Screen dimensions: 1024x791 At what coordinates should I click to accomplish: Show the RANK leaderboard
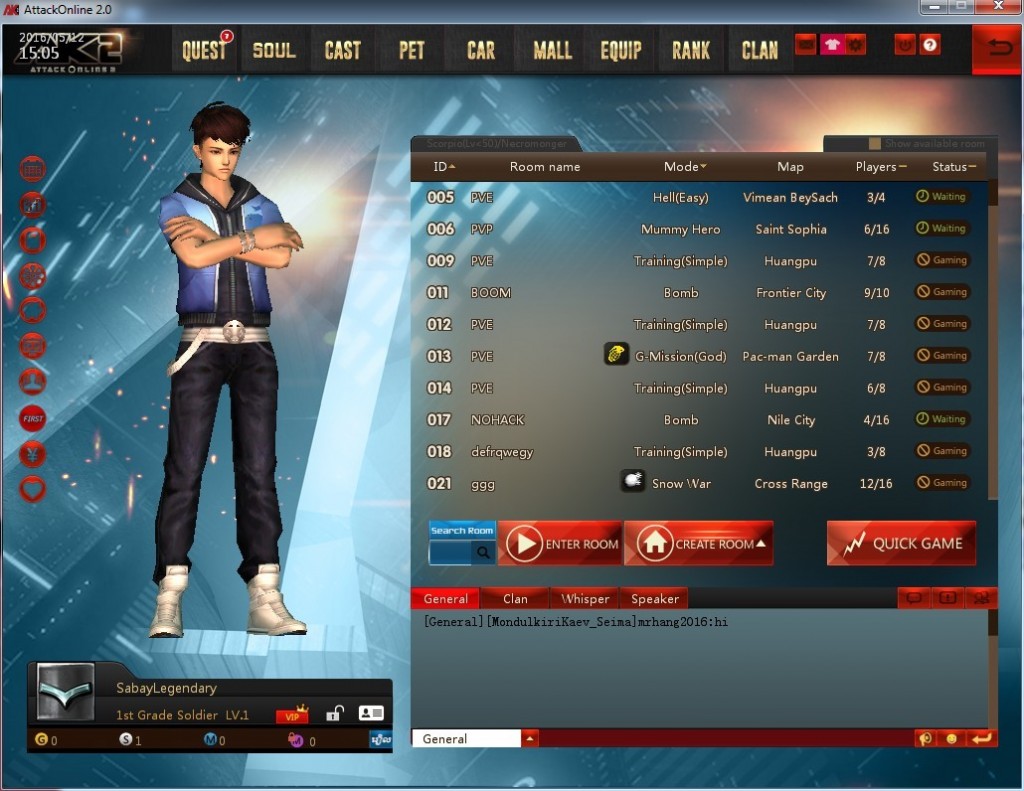pos(691,50)
